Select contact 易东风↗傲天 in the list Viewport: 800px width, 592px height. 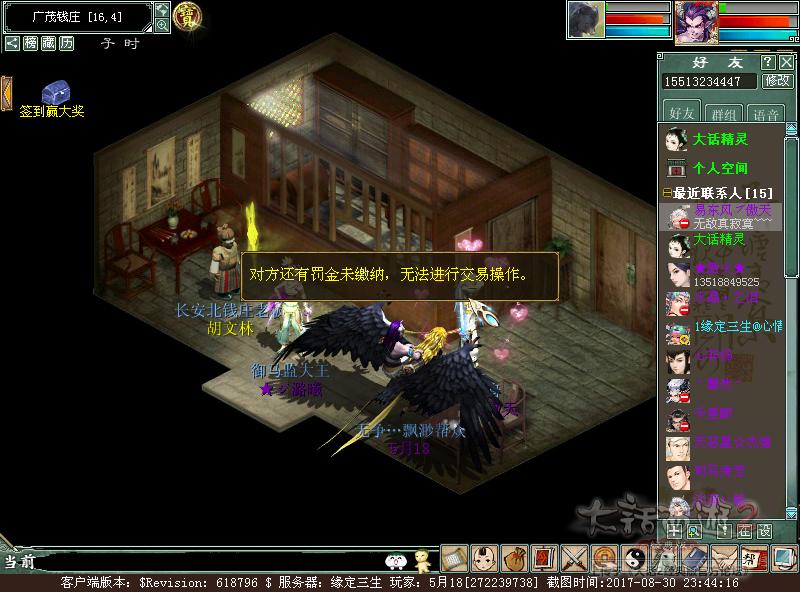(x=732, y=210)
